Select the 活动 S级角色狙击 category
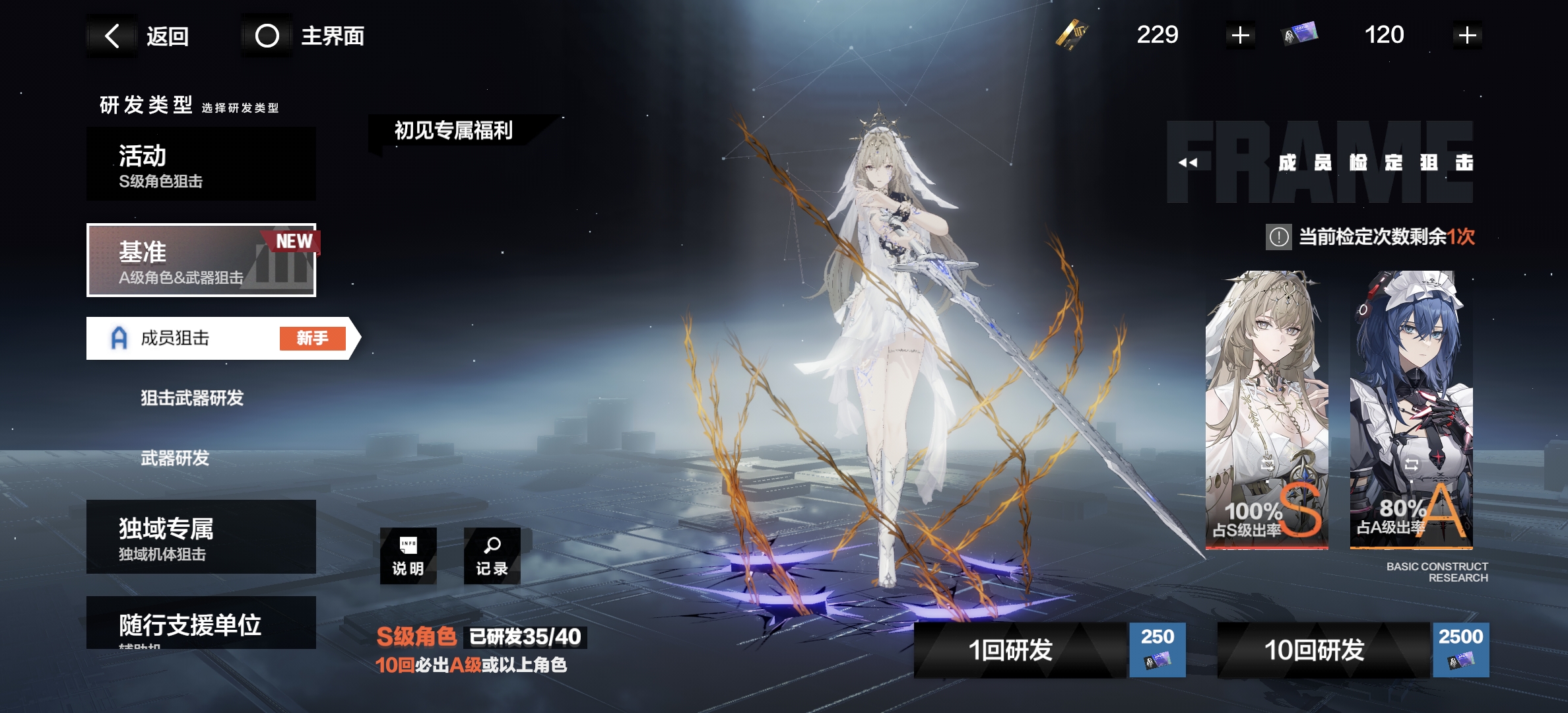The image size is (1568, 713). point(201,164)
